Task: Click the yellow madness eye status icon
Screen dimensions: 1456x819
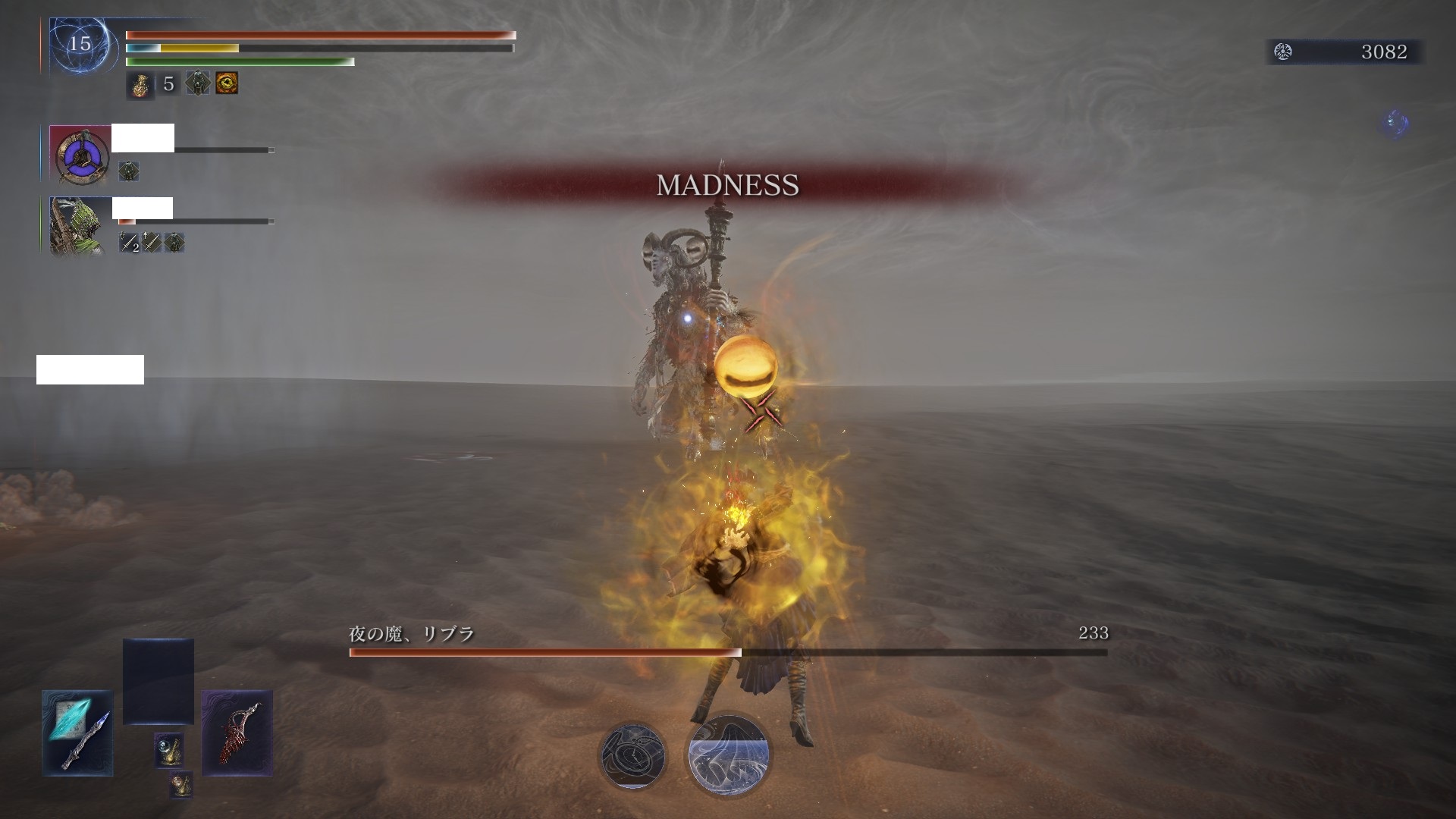Action: tap(227, 83)
